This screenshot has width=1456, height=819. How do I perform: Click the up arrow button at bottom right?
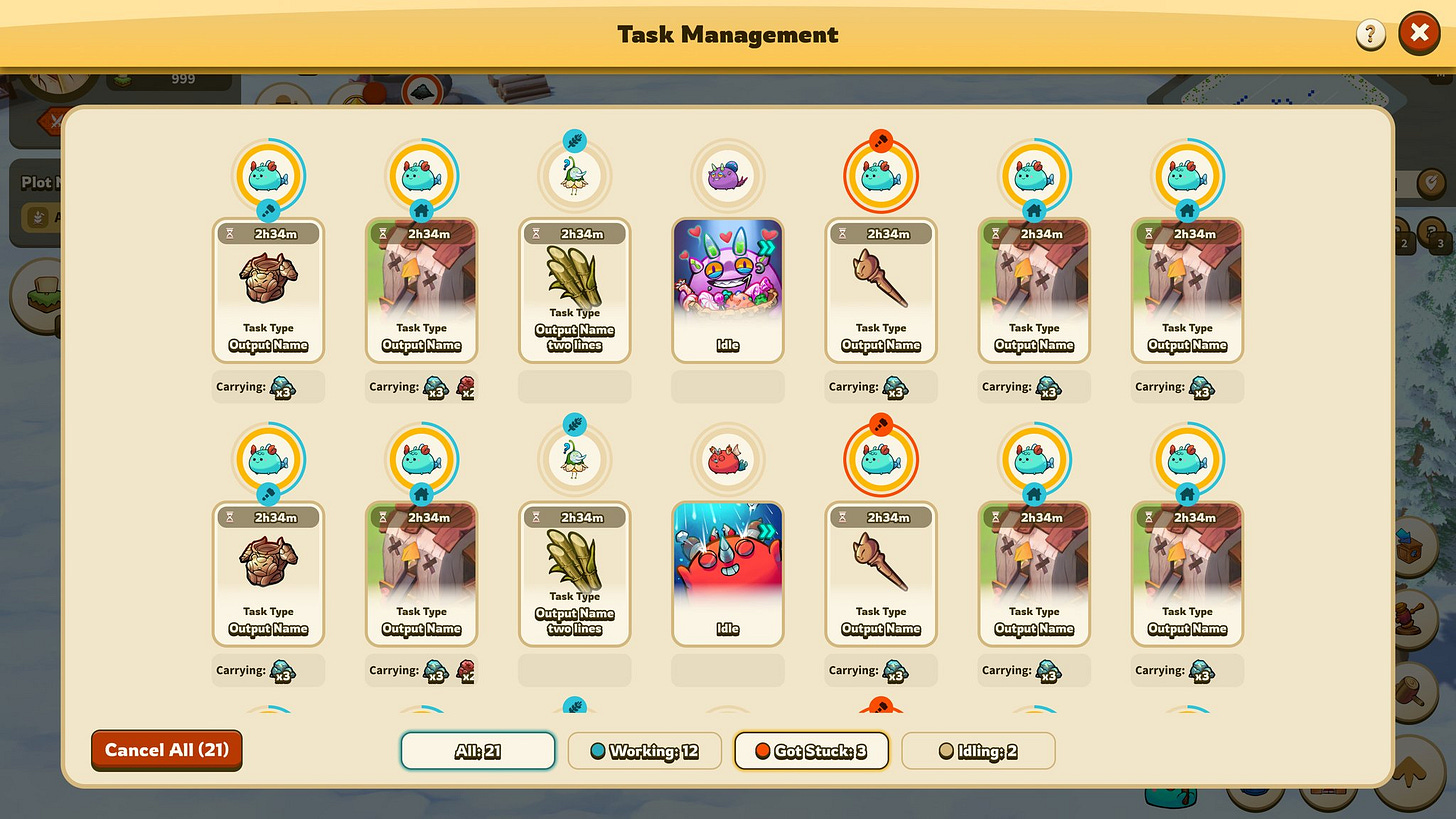pos(1410,772)
